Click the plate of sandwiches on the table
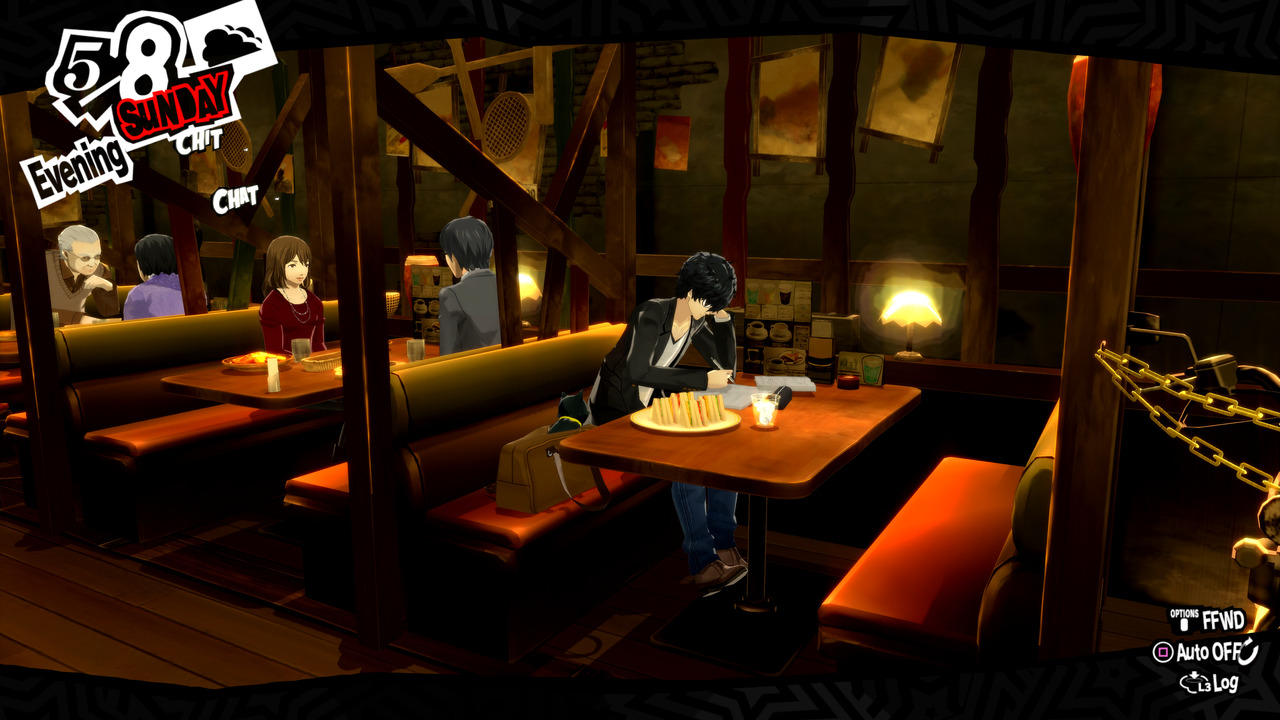Screen dimensions: 1280x720 [688, 415]
